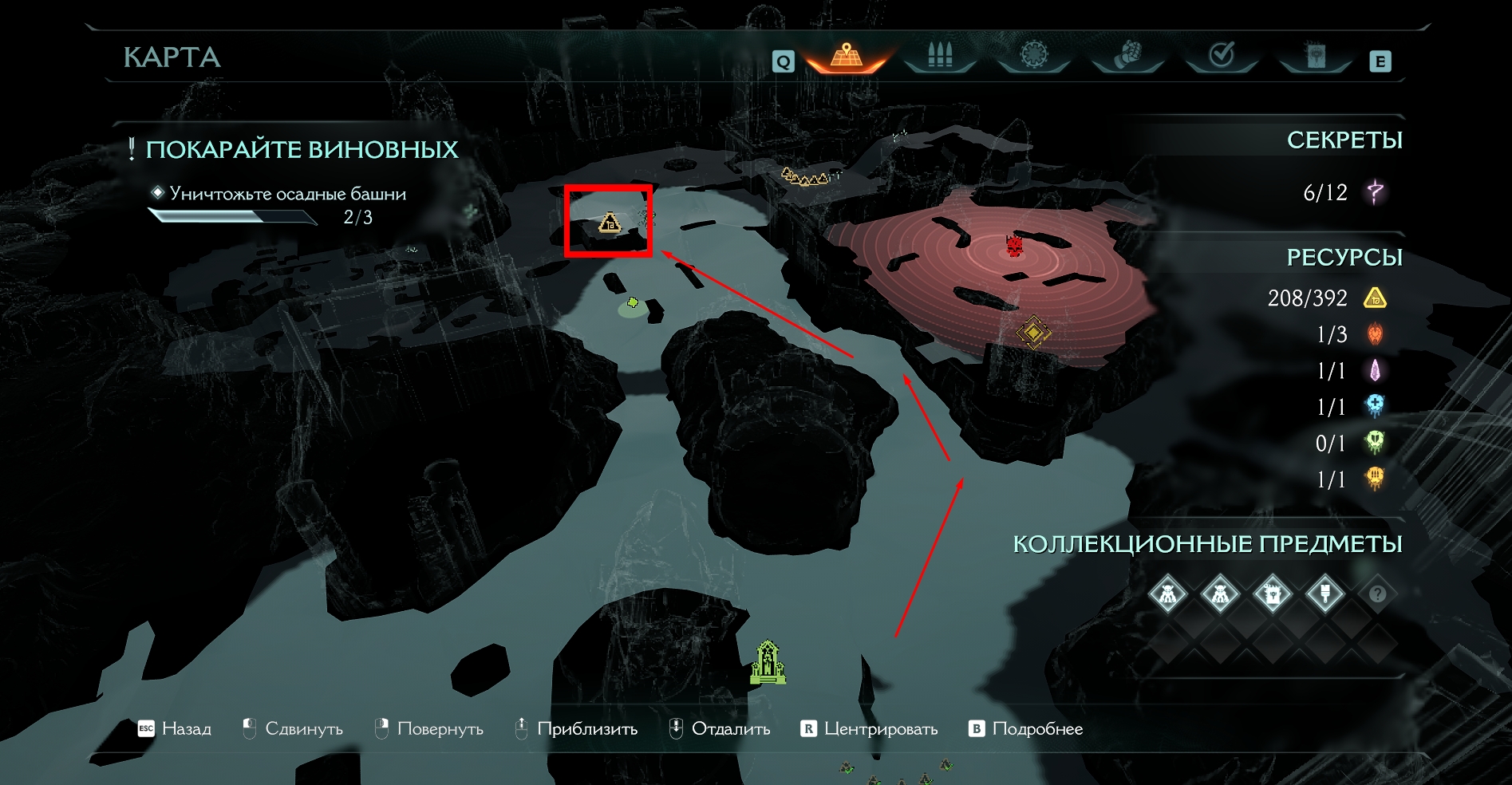This screenshot has height=785, width=1512.
Task: Open the armored fist tab
Action: [1127, 56]
